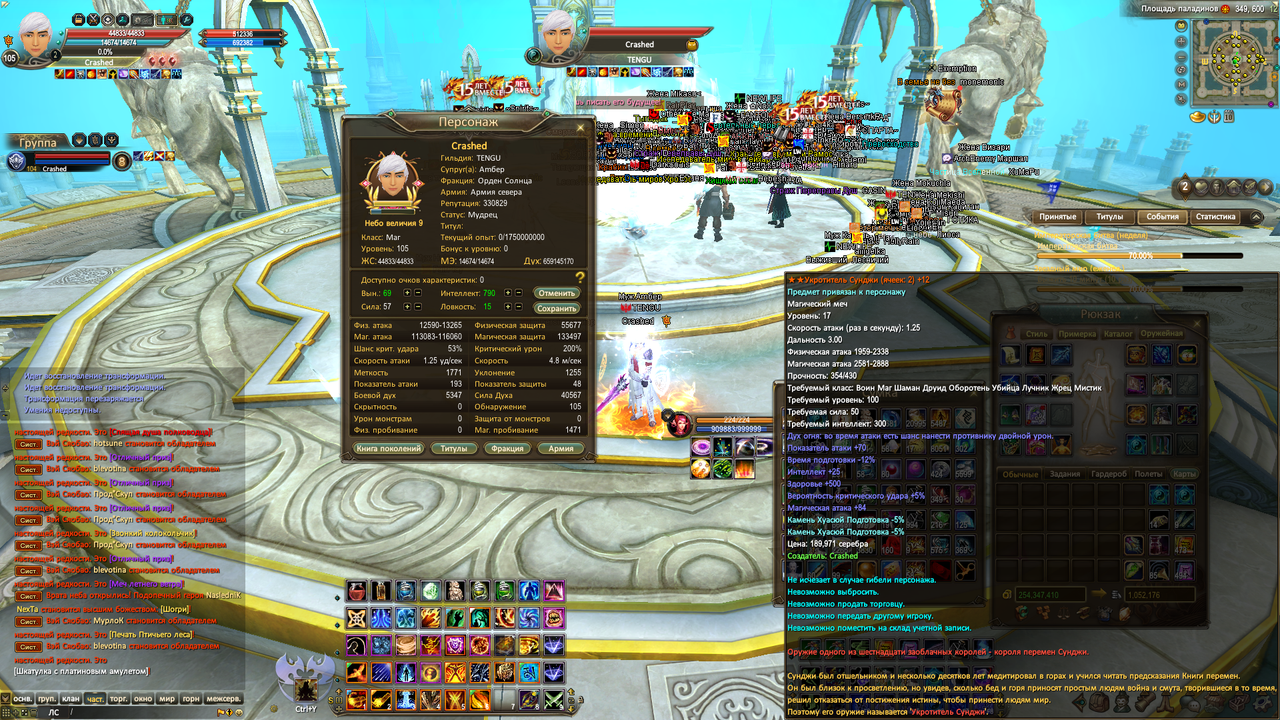Image resolution: width=1280 pixels, height=720 pixels.
Task: Open the Армия panel
Action: [x=561, y=449]
